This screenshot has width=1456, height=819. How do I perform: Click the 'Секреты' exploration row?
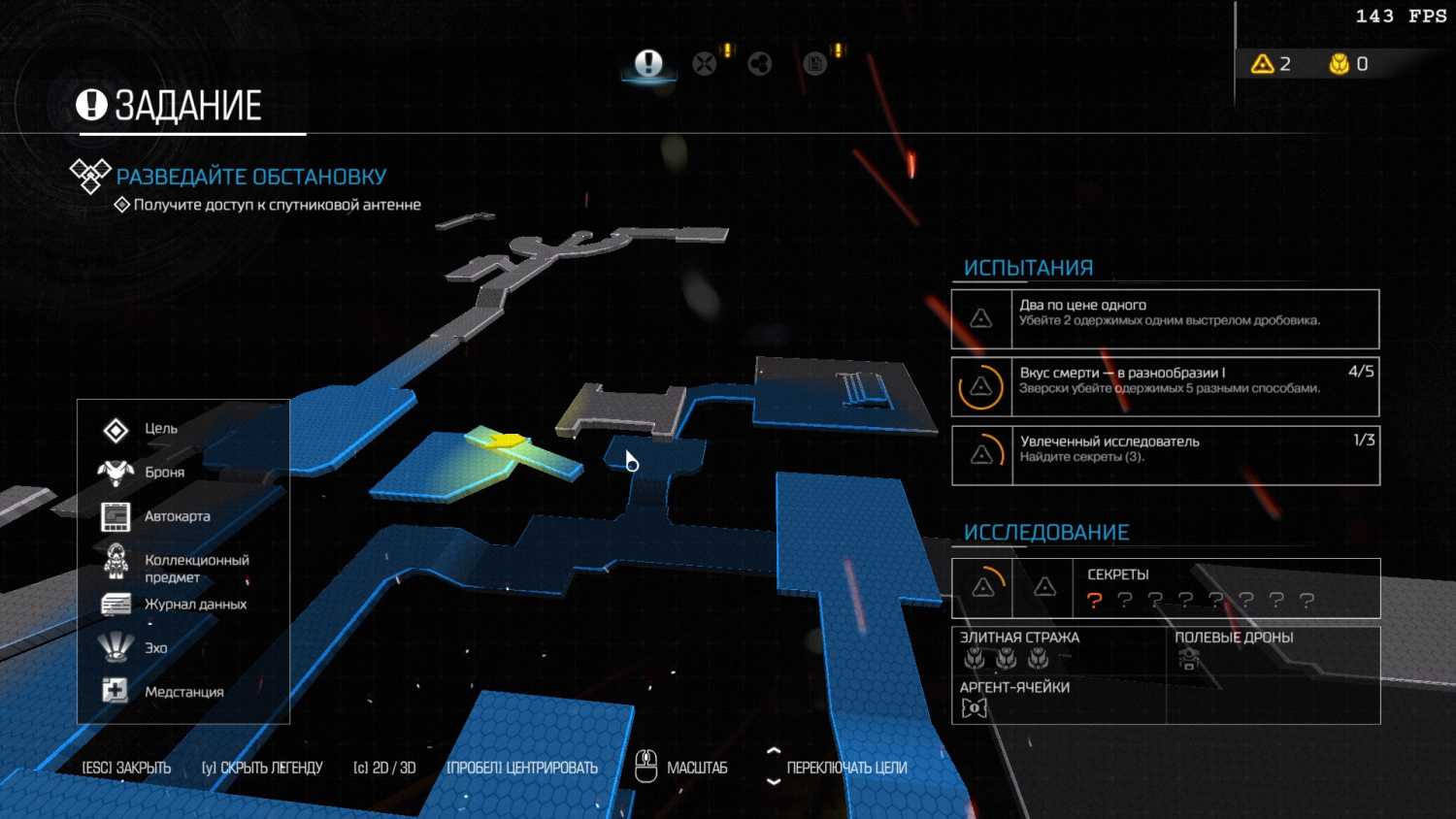(1165, 588)
